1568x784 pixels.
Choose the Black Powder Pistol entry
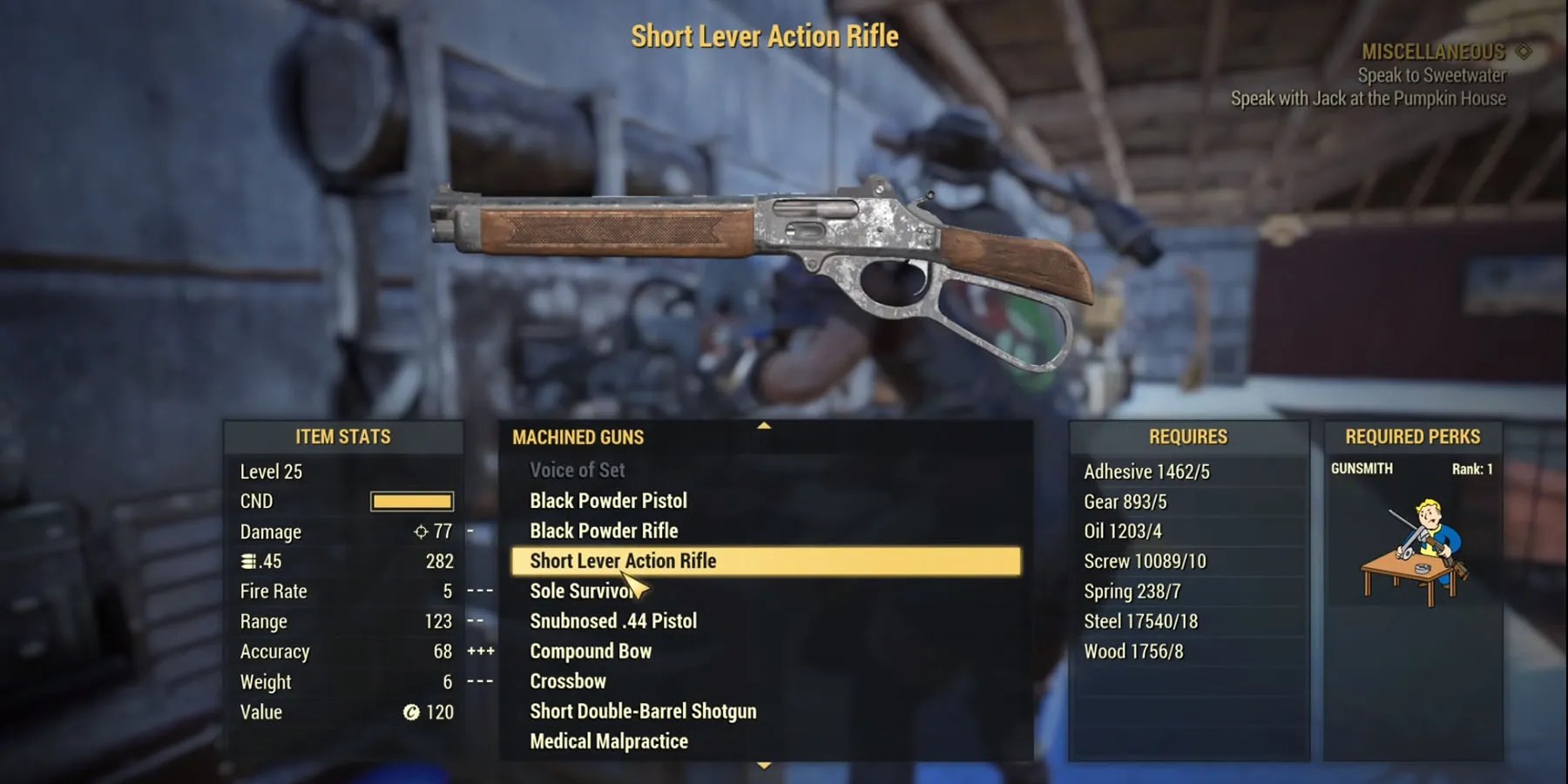click(x=608, y=501)
